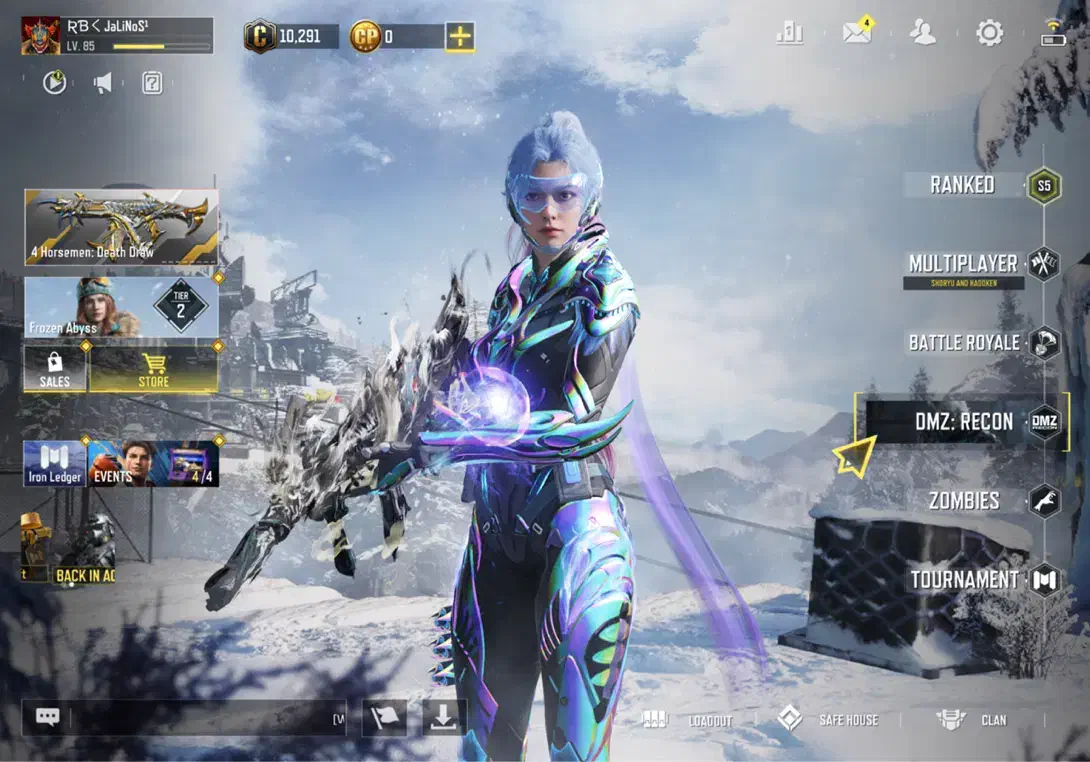The width and height of the screenshot is (1090, 762).
Task: Open the RANKED mode
Action: pyautogui.click(x=962, y=185)
